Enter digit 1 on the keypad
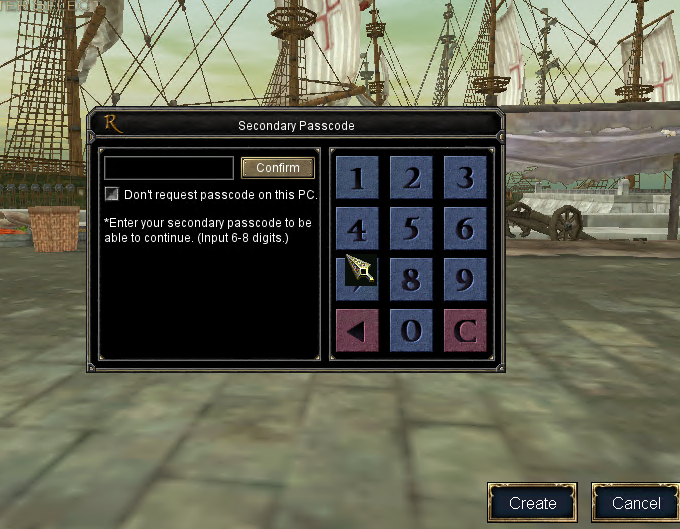680x529 pixels. click(357, 177)
